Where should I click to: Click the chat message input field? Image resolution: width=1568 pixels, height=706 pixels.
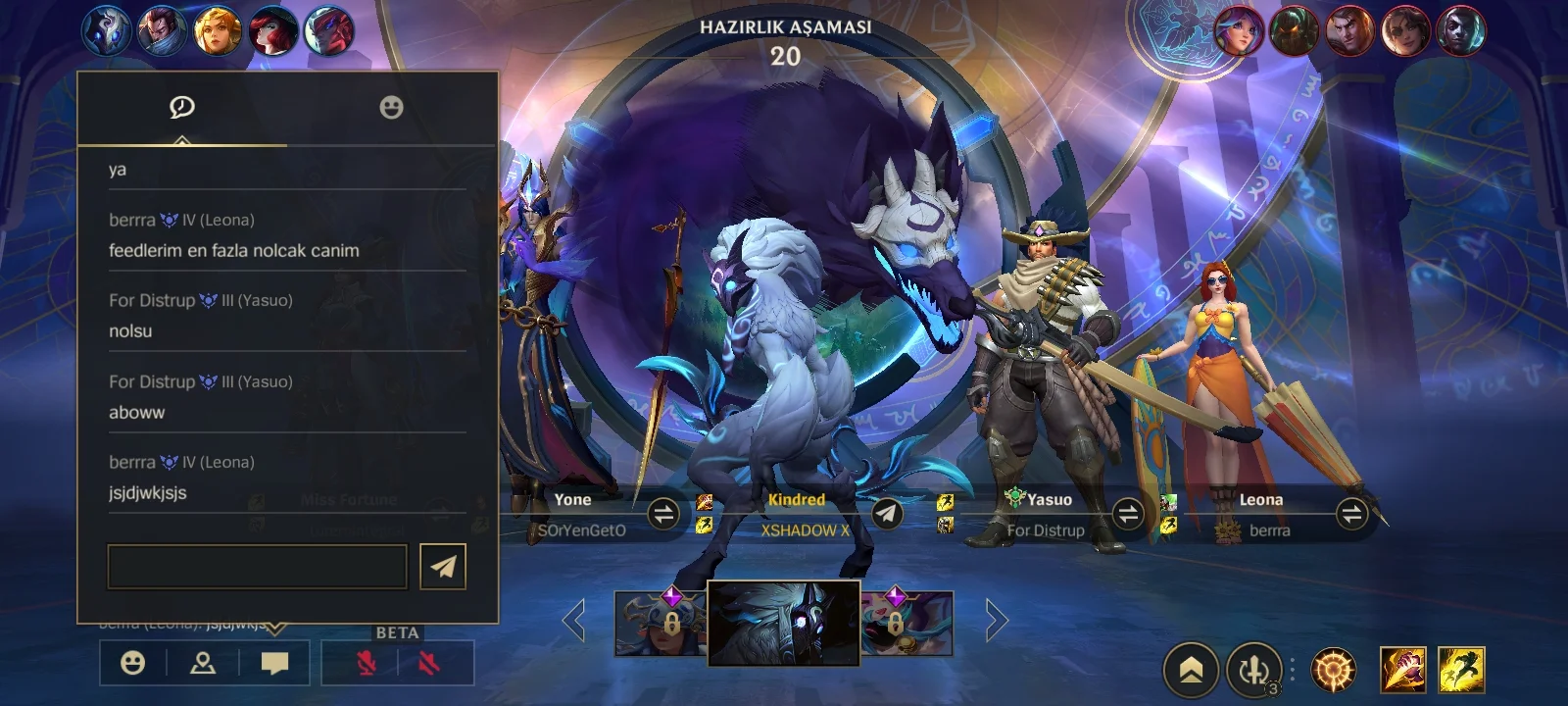(257, 567)
